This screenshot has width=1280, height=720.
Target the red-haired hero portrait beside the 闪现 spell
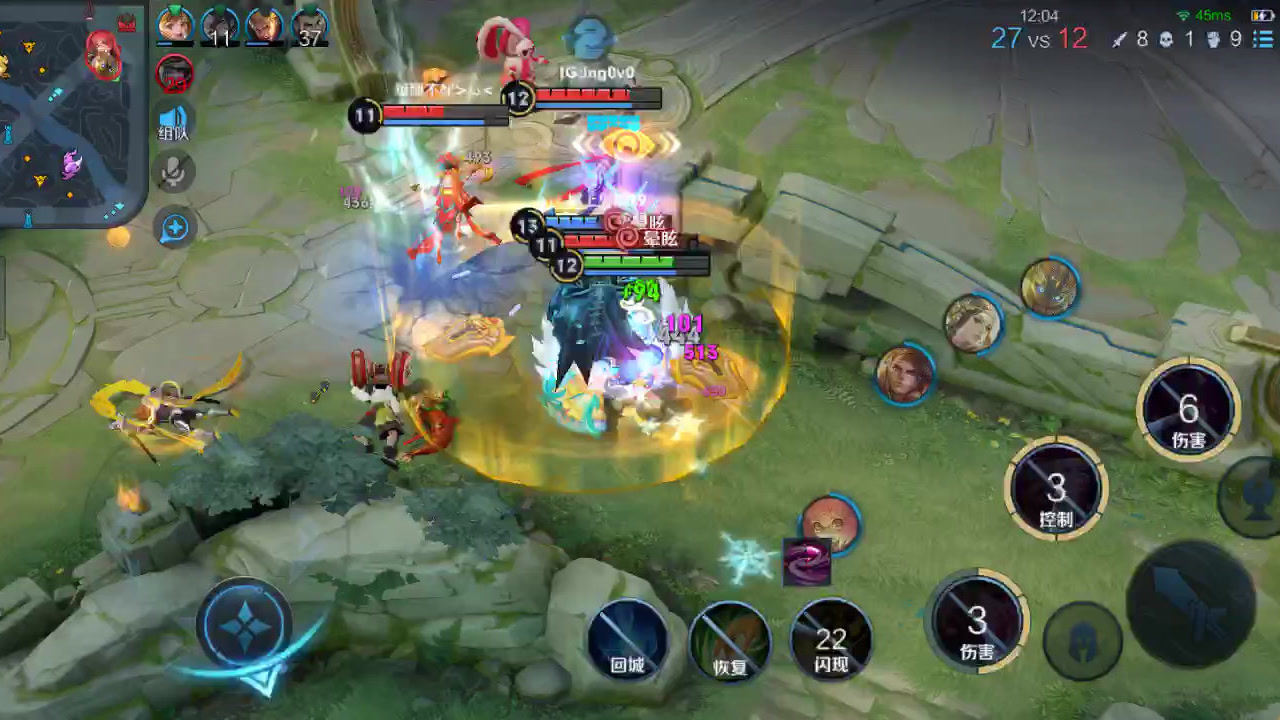pos(830,523)
